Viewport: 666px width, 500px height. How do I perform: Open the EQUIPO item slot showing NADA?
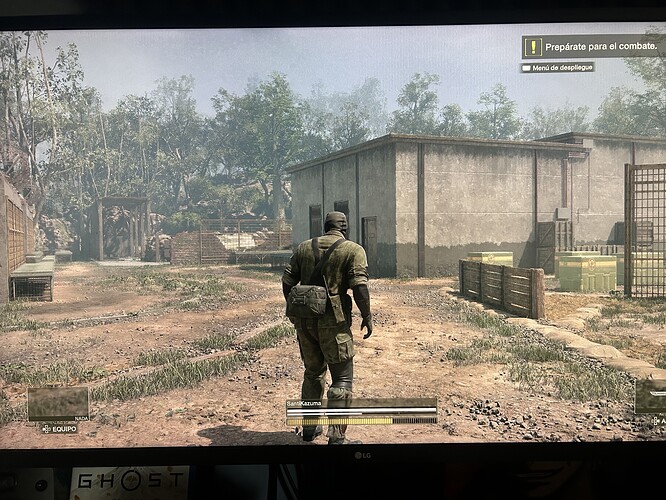58,404
